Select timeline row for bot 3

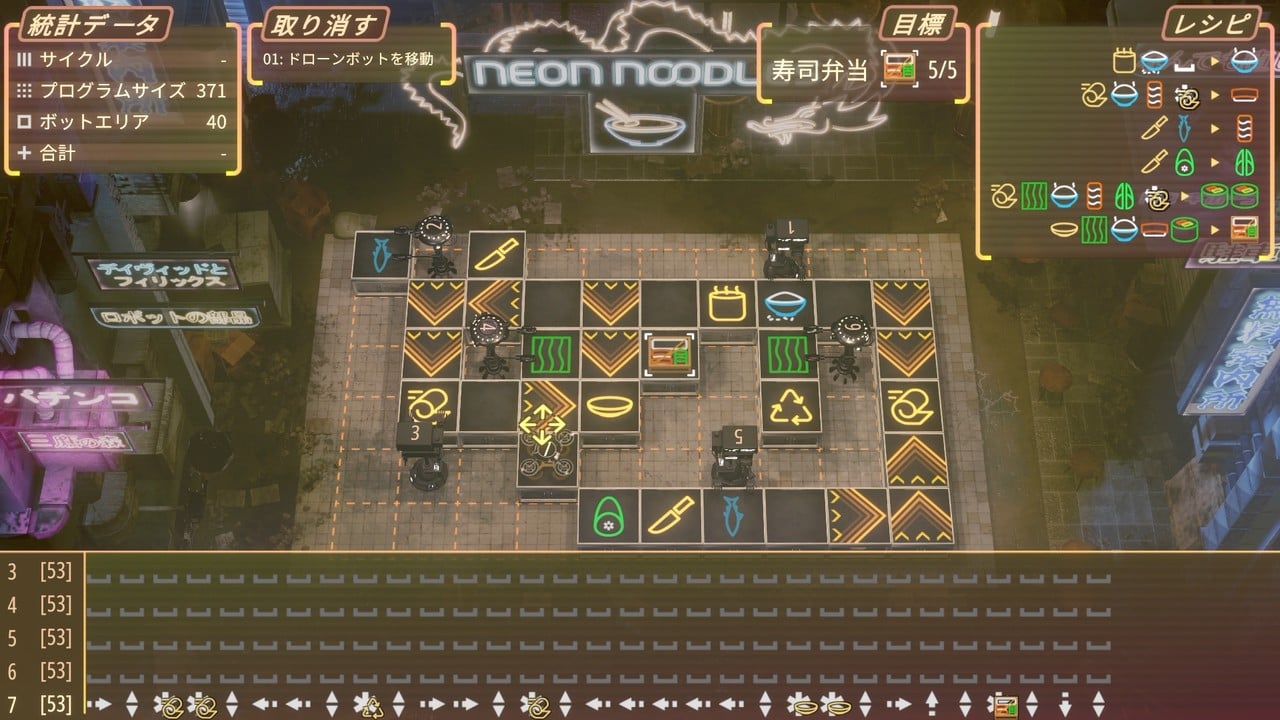click(40, 572)
